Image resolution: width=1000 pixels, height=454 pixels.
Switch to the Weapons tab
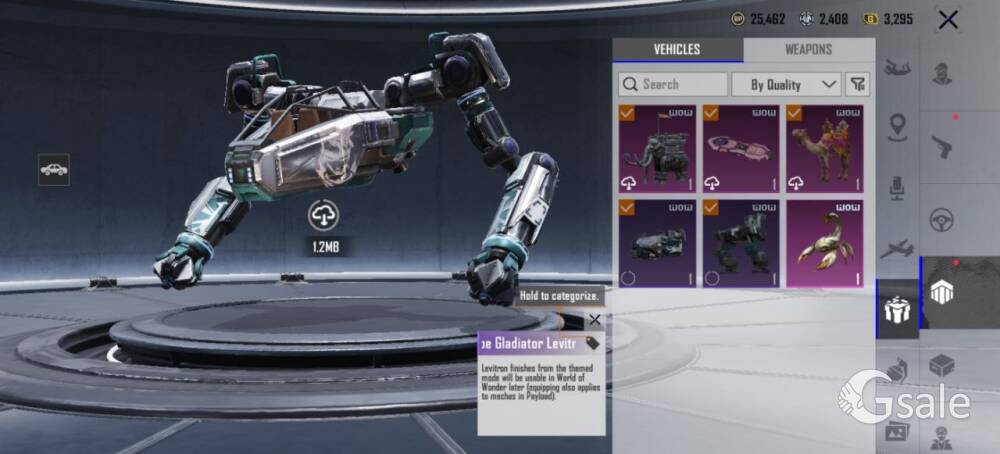(808, 50)
